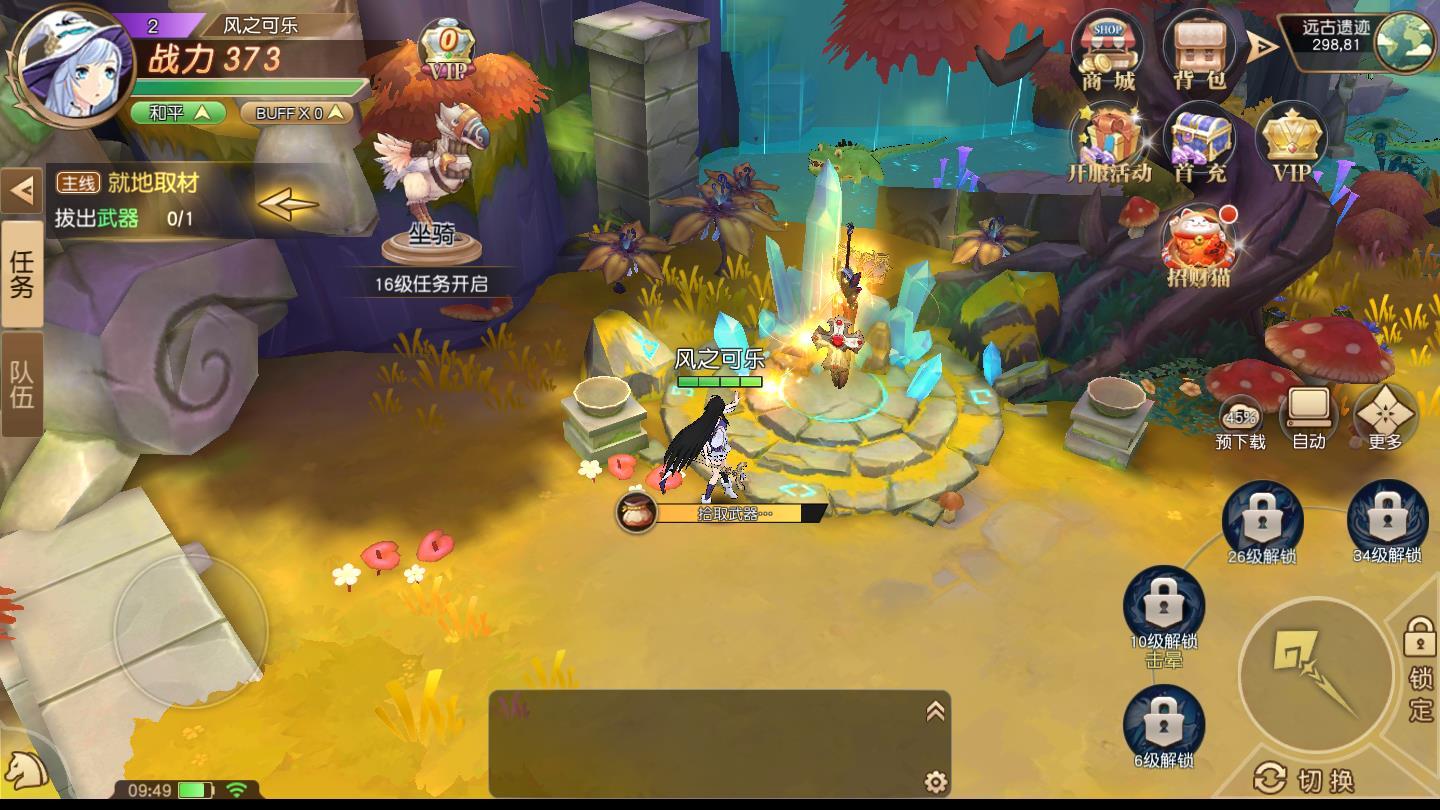1440x810 pixels.
Task: Open the 招财猫 lucky cat event
Action: (1198, 245)
